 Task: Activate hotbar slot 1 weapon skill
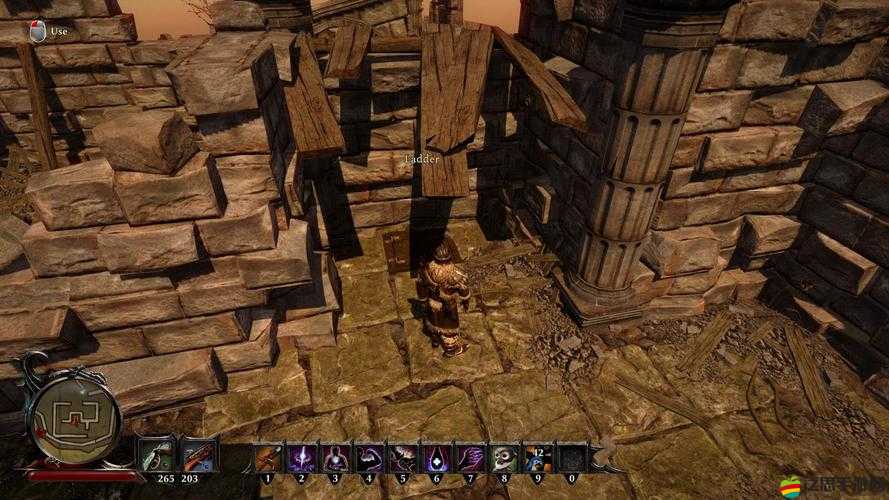268,457
